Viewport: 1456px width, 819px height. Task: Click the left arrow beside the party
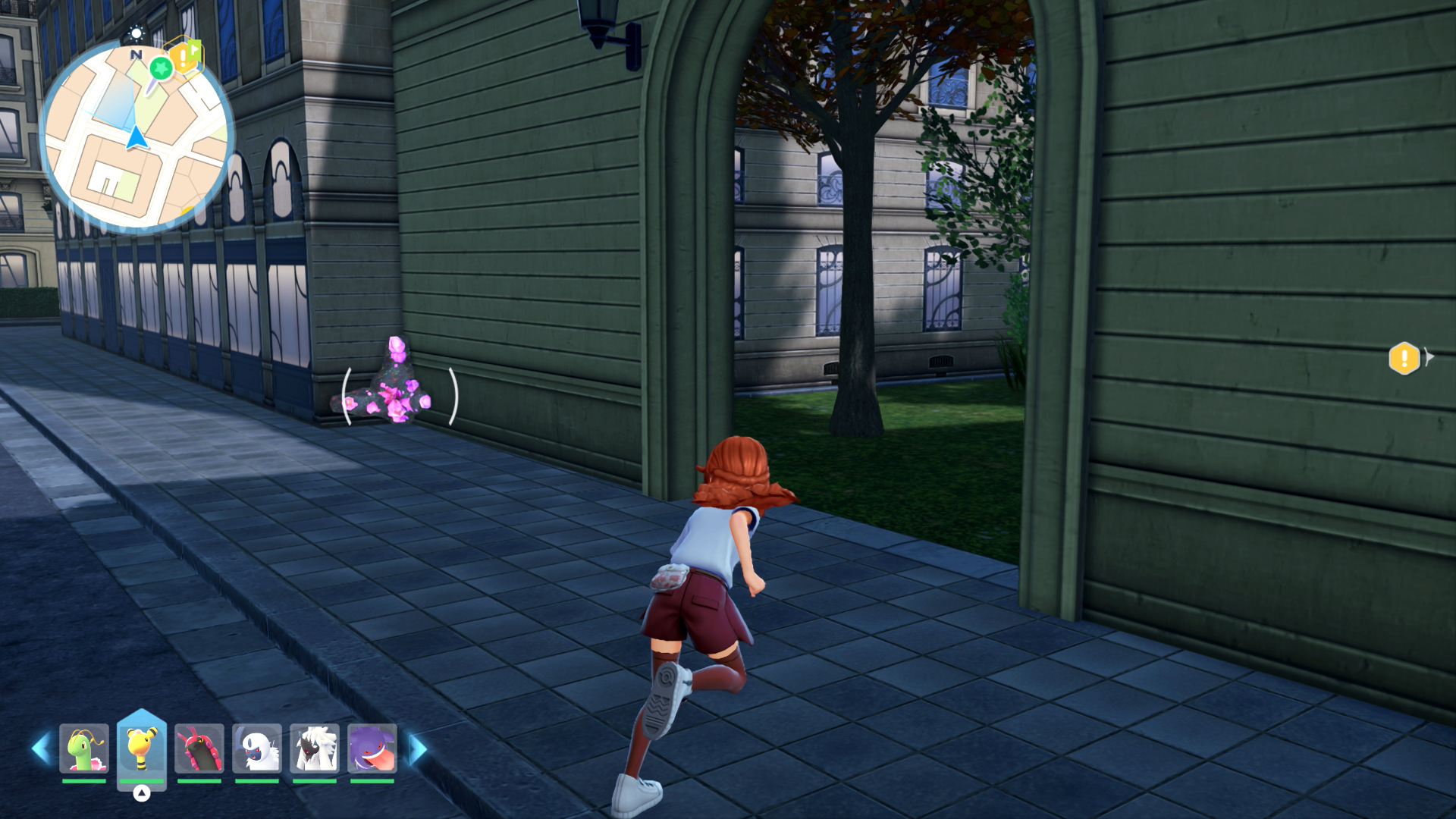41,748
